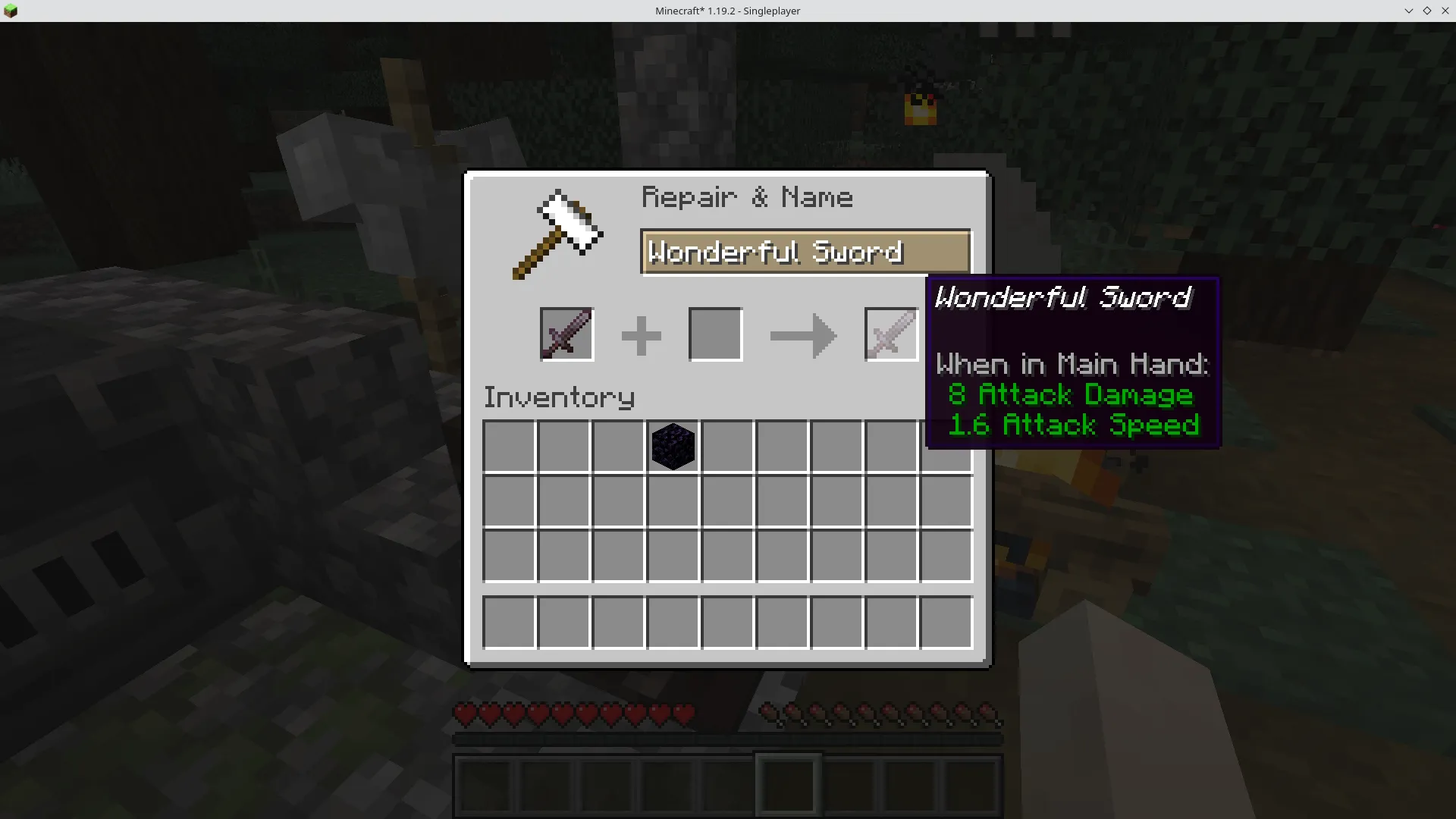The height and width of the screenshot is (819, 1456).
Task: Select the sword in the first anvil slot
Action: [x=566, y=334]
